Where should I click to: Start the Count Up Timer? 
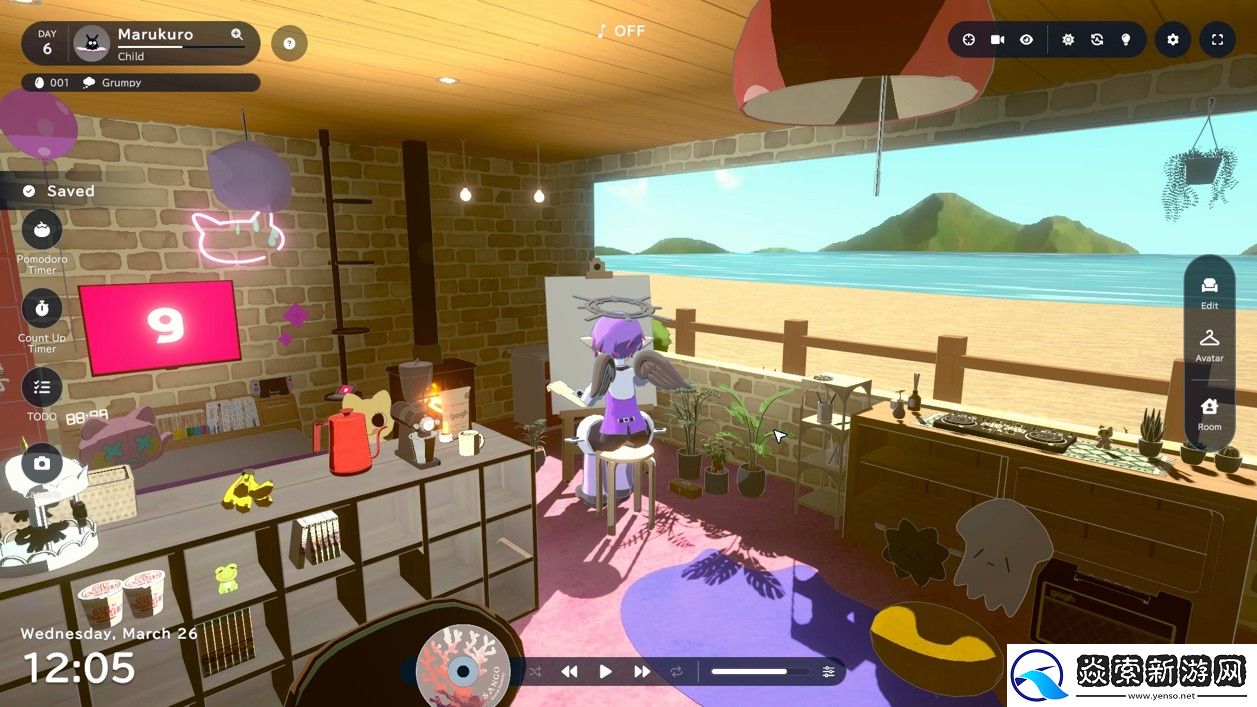coord(42,308)
